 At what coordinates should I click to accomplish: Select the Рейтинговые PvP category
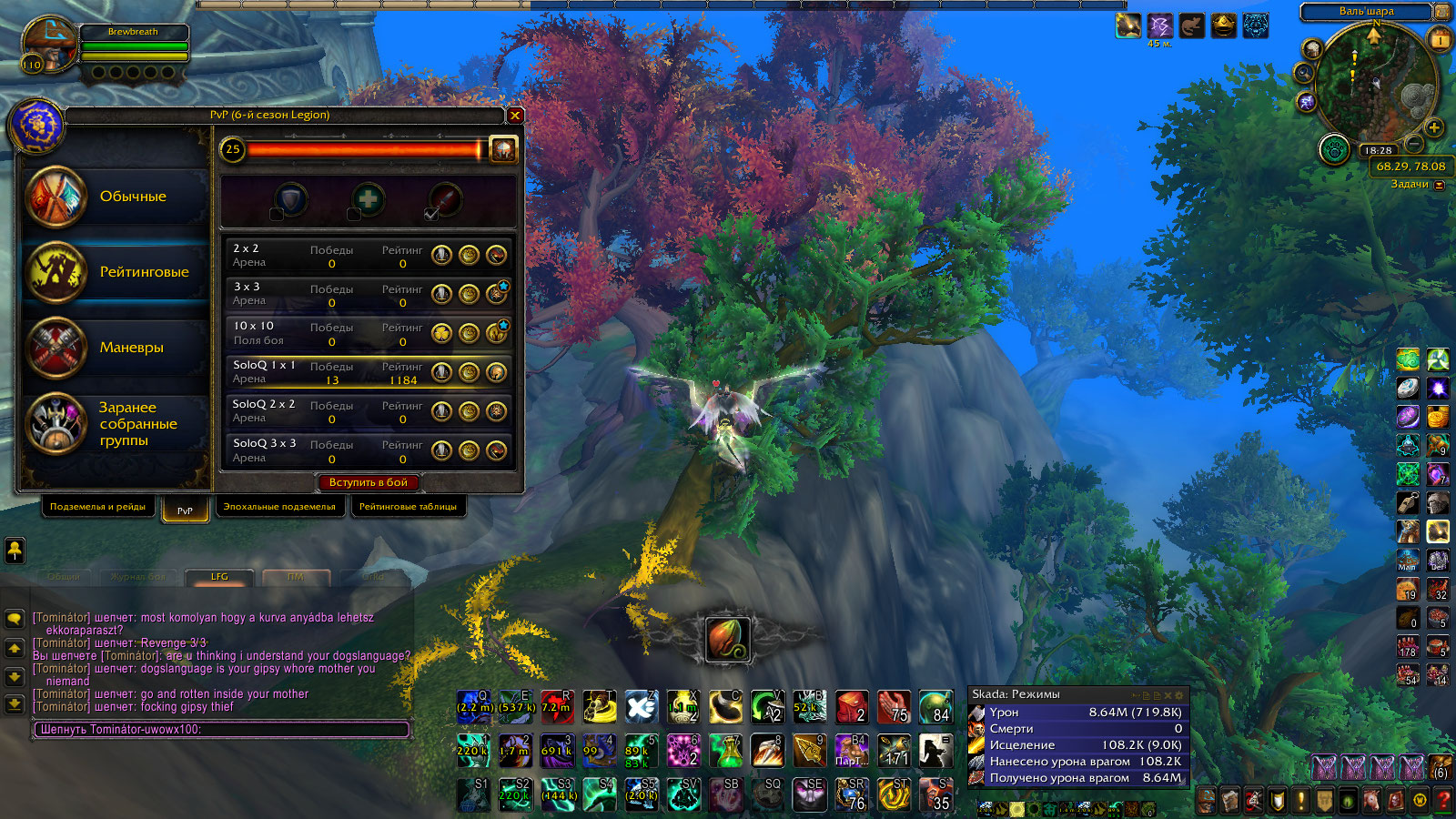tap(116, 272)
